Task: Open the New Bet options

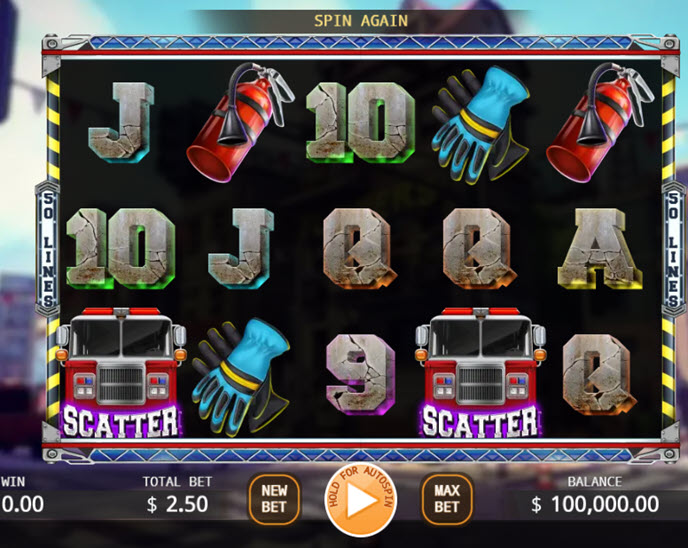Action: tap(274, 499)
